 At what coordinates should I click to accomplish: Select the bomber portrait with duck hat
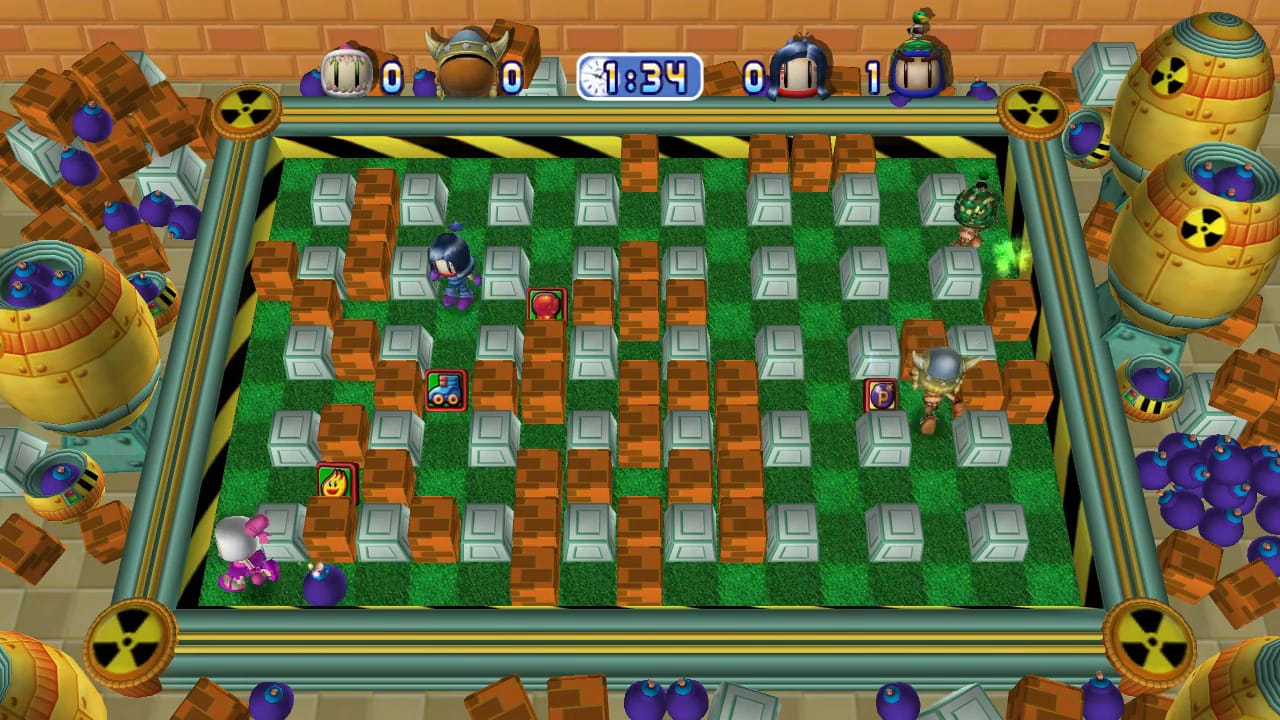point(919,65)
